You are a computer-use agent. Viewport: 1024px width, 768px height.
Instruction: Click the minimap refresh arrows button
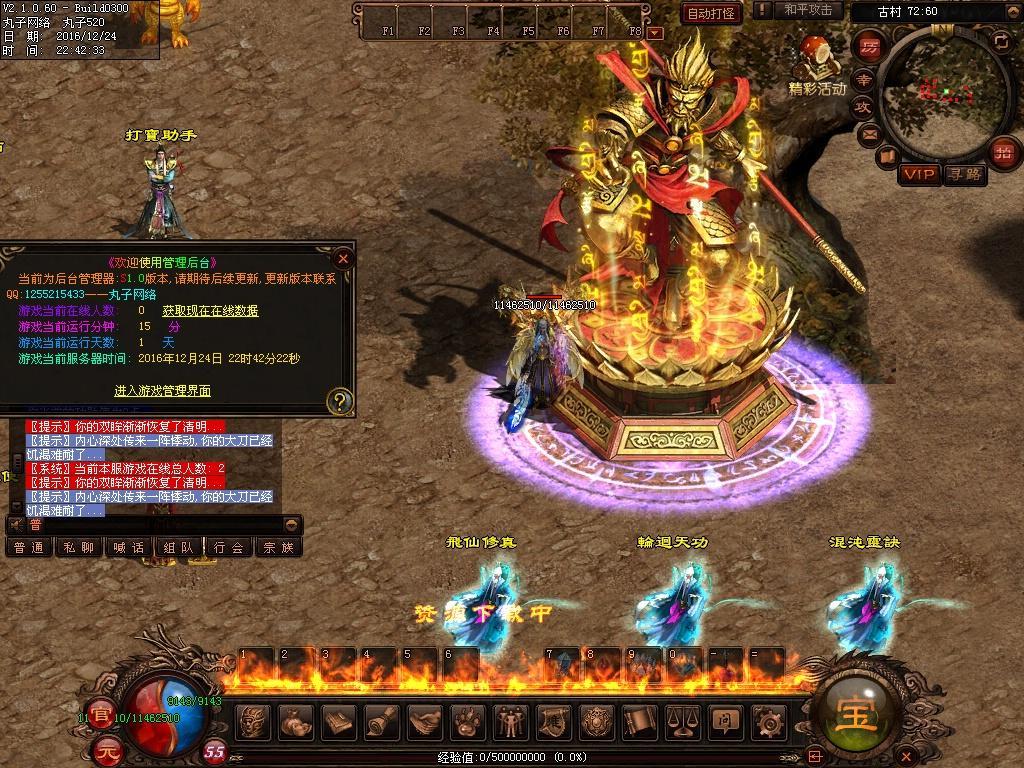coord(1001,41)
